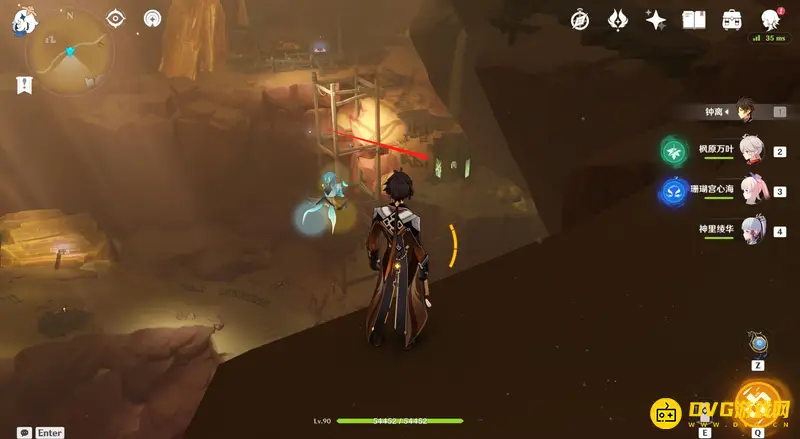
Task: Toggle the eye-shaped elemental sight icon
Action: [116, 18]
